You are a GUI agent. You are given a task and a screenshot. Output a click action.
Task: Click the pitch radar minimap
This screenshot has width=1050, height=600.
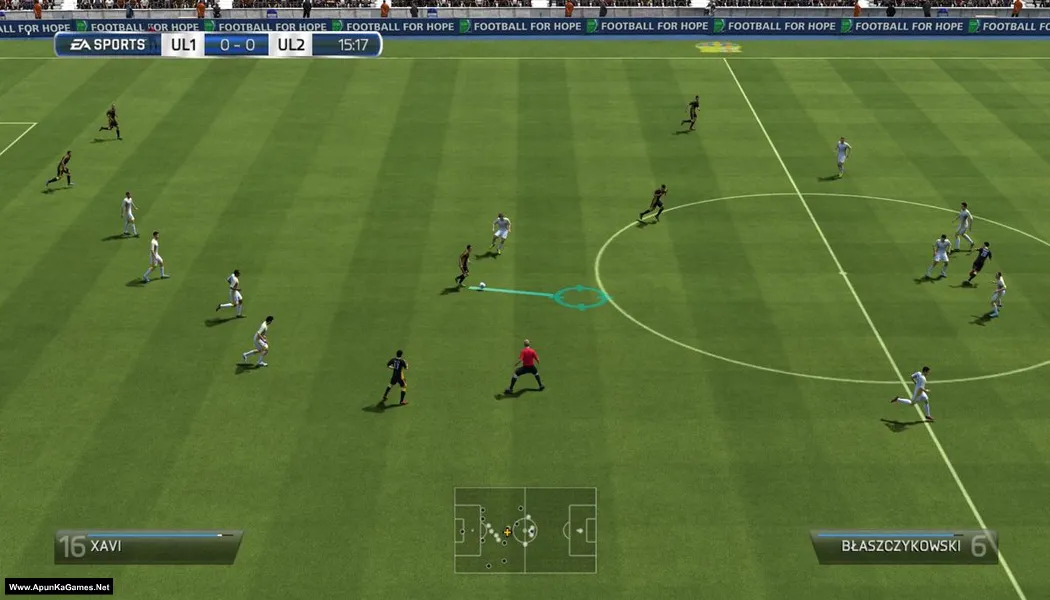pyautogui.click(x=525, y=530)
